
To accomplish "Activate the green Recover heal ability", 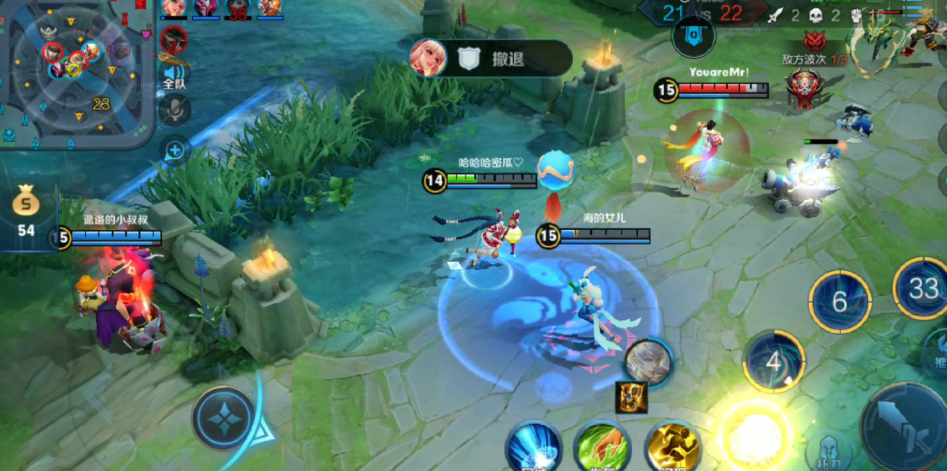I will pyautogui.click(x=601, y=447).
